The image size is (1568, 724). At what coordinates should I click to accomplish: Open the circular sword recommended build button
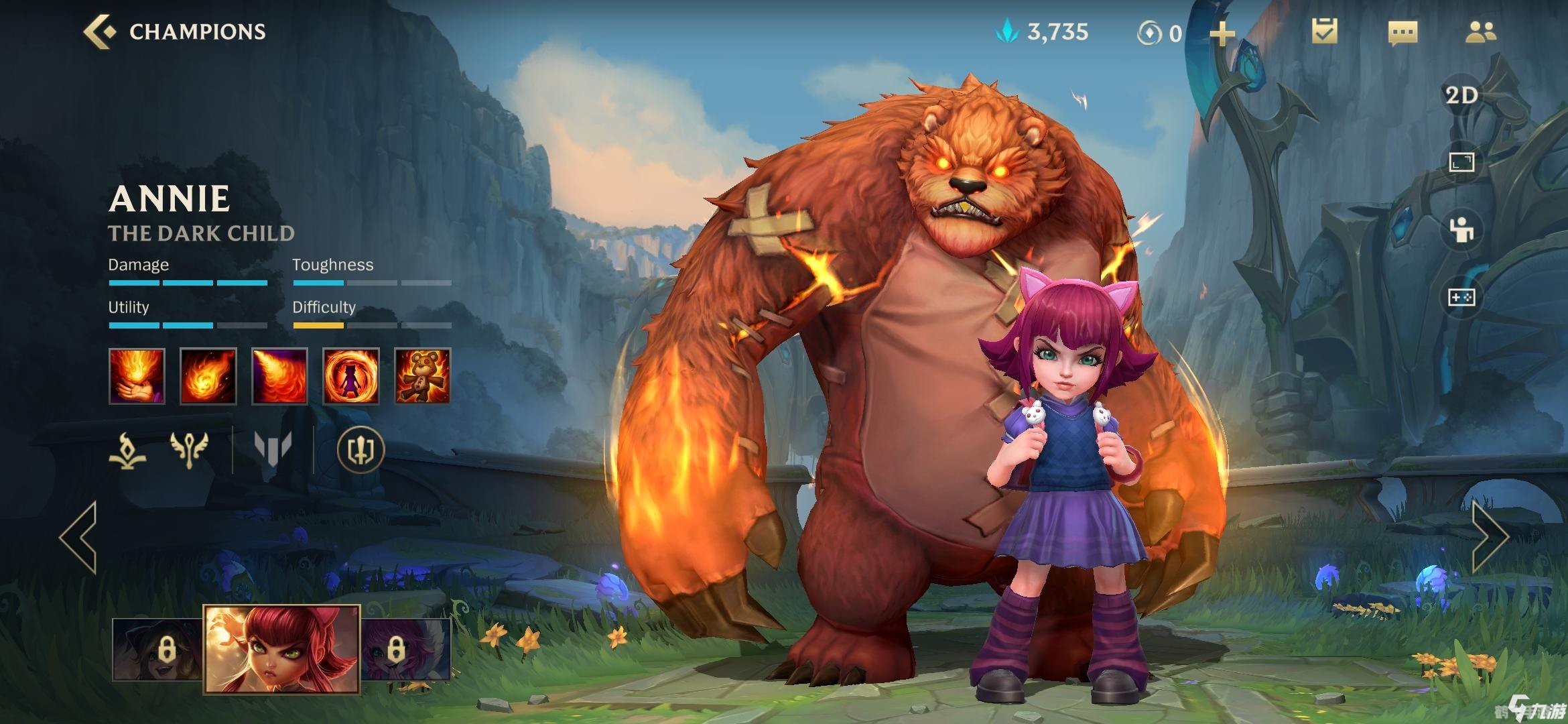361,449
